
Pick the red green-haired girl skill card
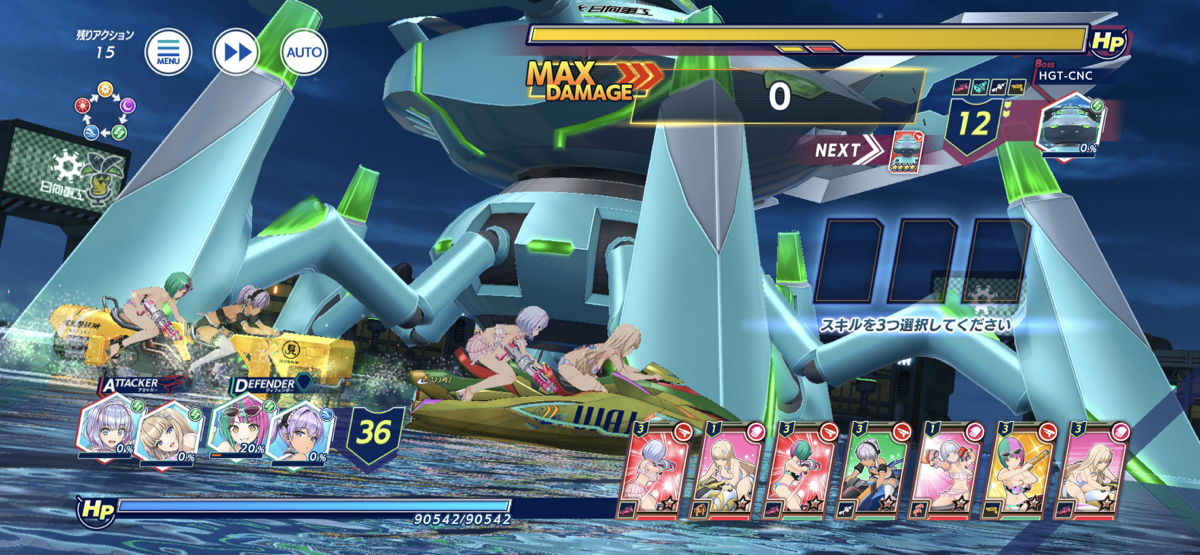pos(802,468)
